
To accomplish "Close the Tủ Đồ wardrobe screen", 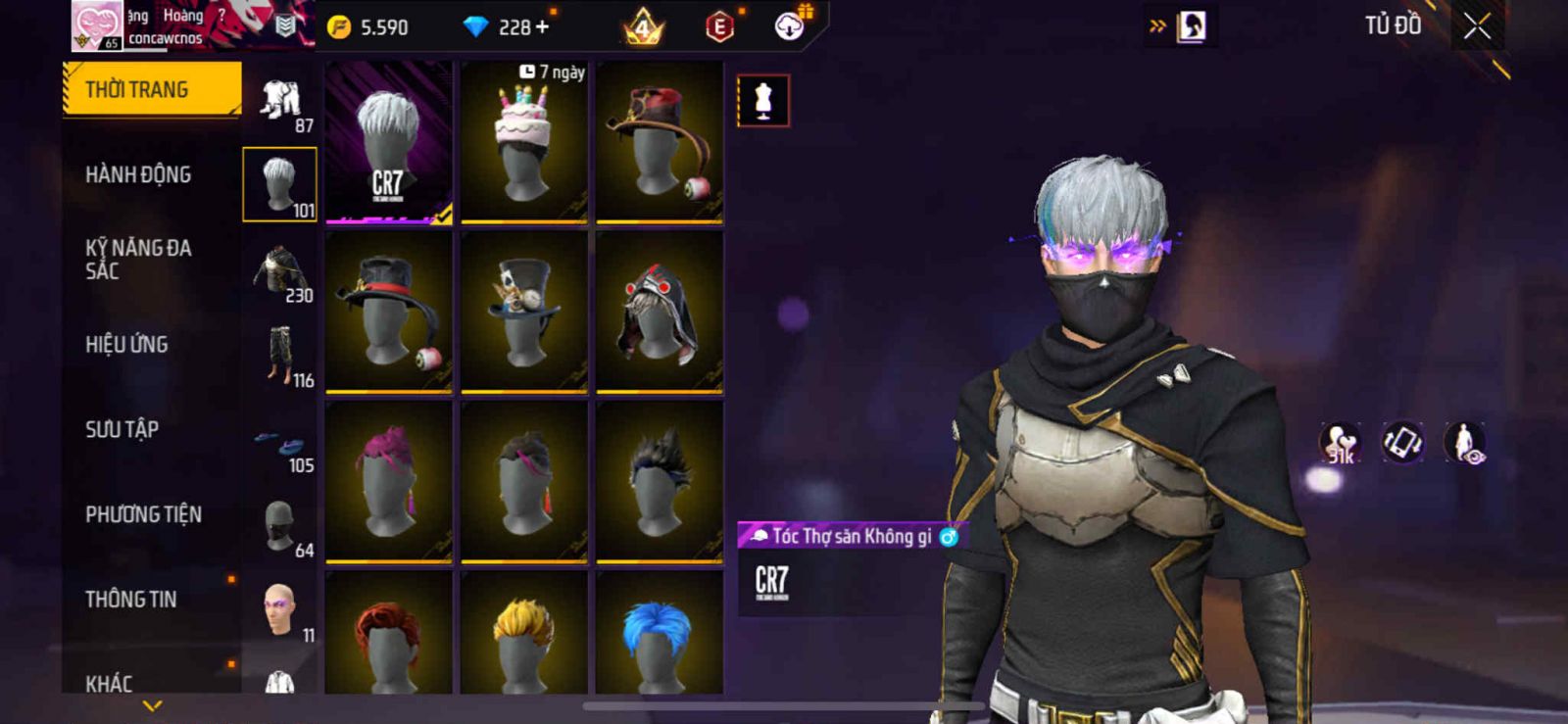I will tap(1477, 26).
